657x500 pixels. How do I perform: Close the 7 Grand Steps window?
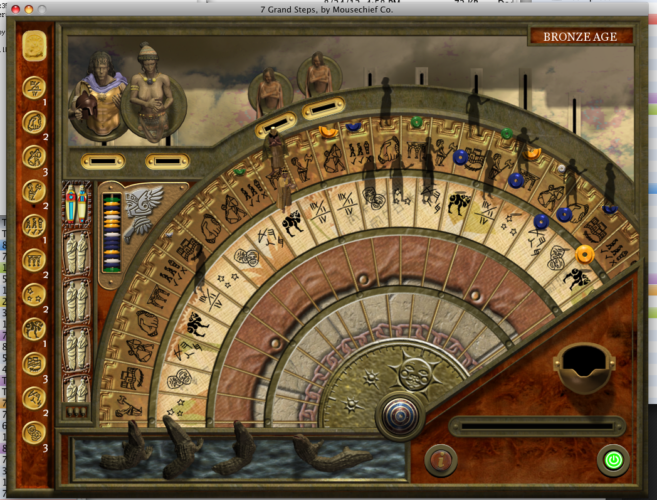click(13, 8)
